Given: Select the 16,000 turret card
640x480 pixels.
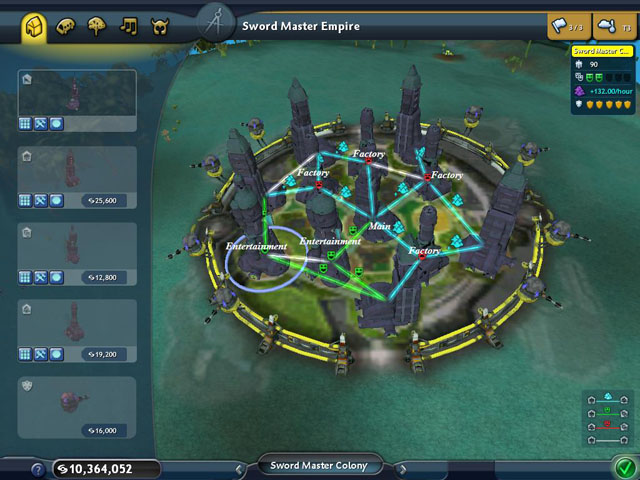Looking at the screenshot, I should [77, 407].
